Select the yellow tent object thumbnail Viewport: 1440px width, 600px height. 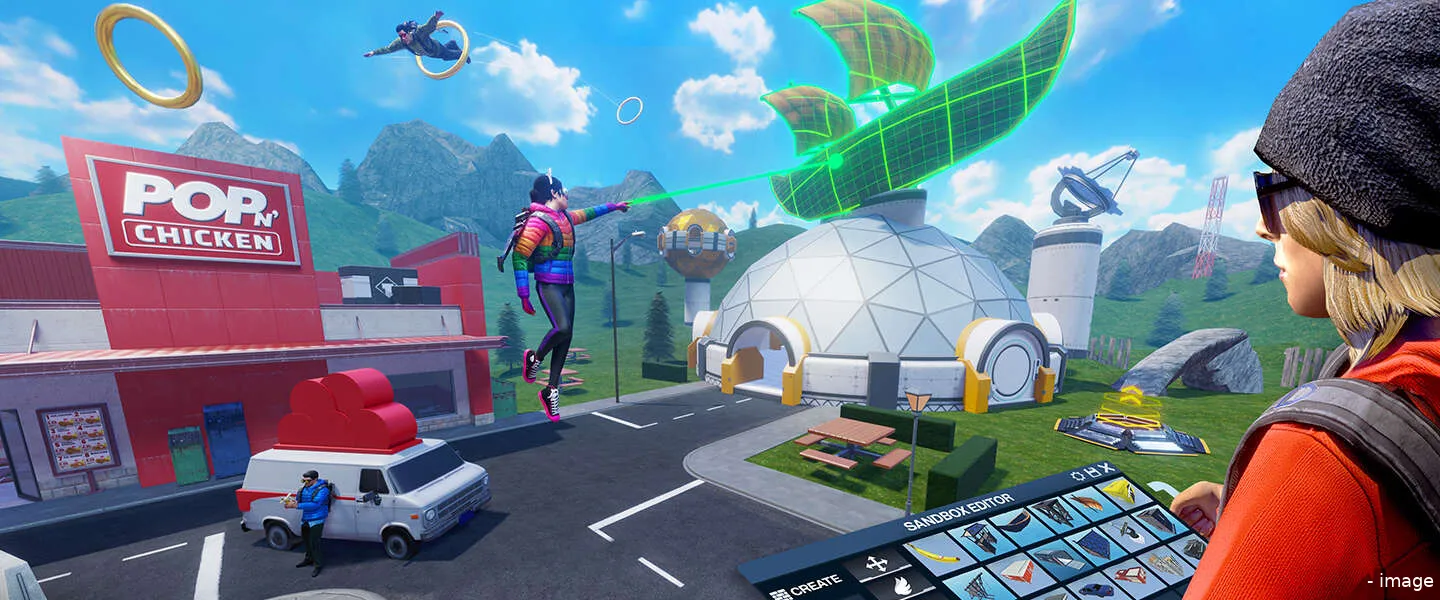(1118, 489)
